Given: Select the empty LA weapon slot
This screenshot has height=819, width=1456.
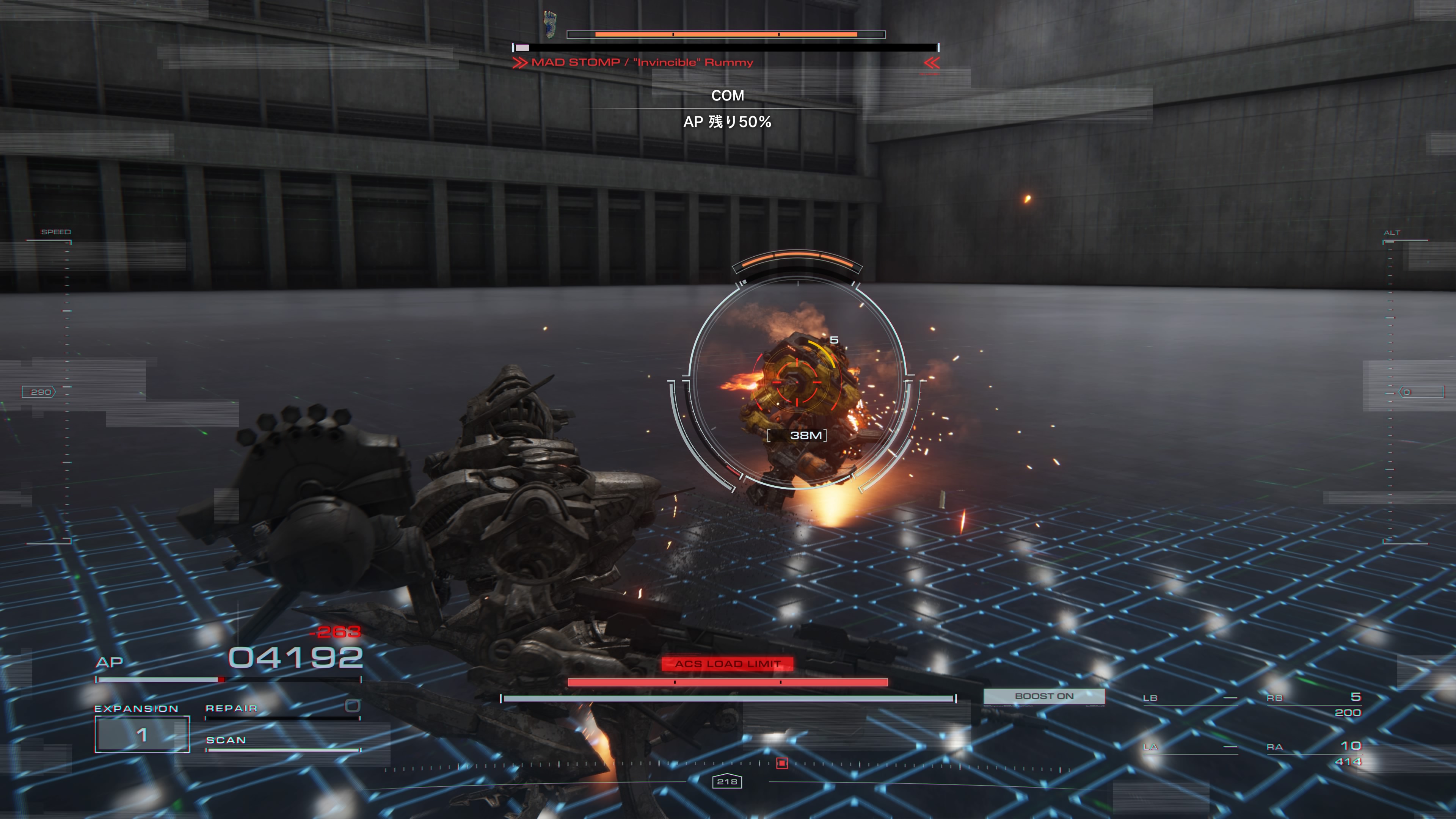Looking at the screenshot, I should click(x=1189, y=747).
